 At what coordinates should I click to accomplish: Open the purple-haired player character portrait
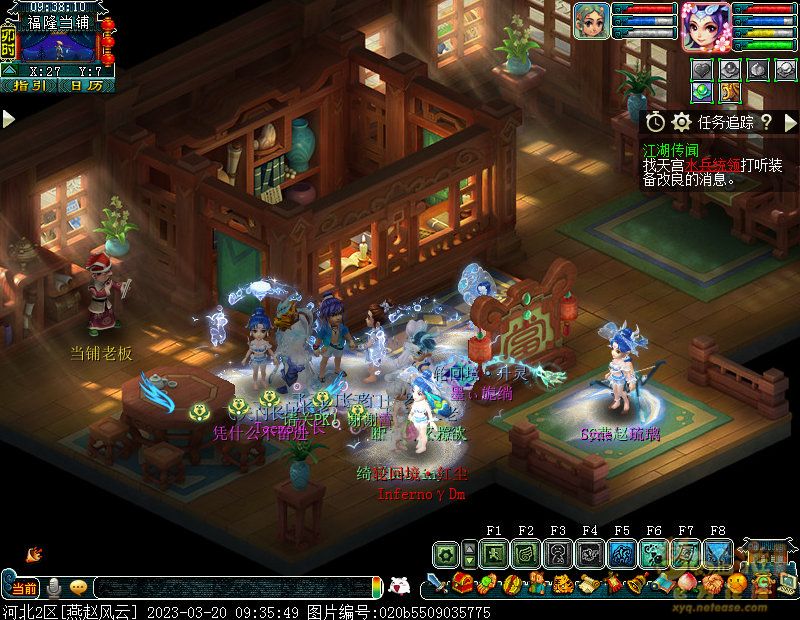pos(703,25)
